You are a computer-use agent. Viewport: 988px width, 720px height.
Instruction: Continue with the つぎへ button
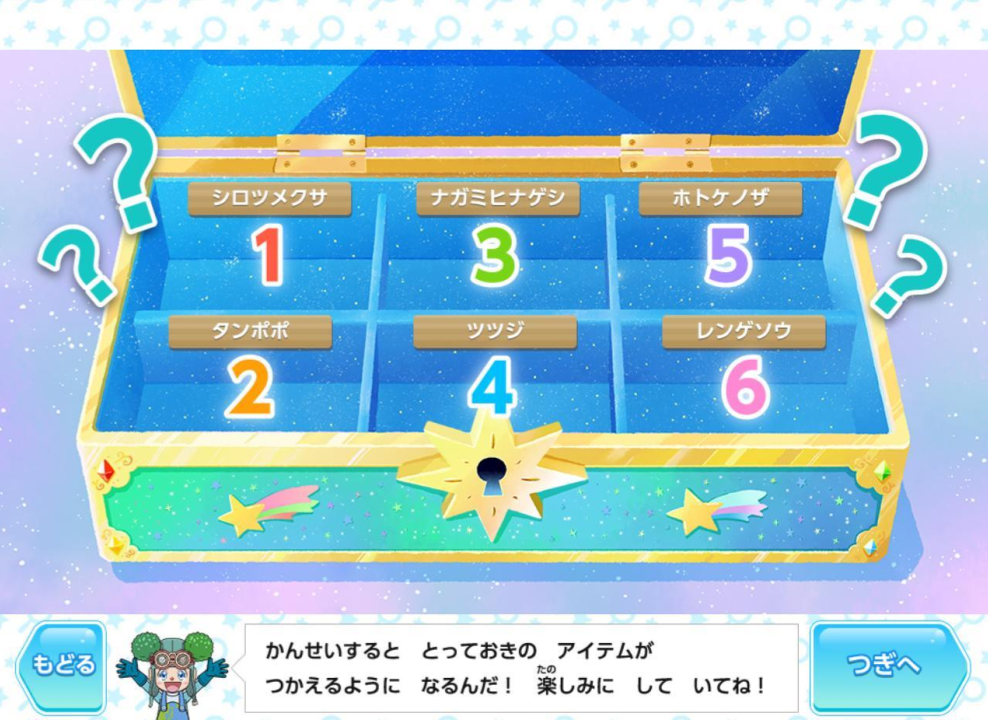(x=886, y=666)
